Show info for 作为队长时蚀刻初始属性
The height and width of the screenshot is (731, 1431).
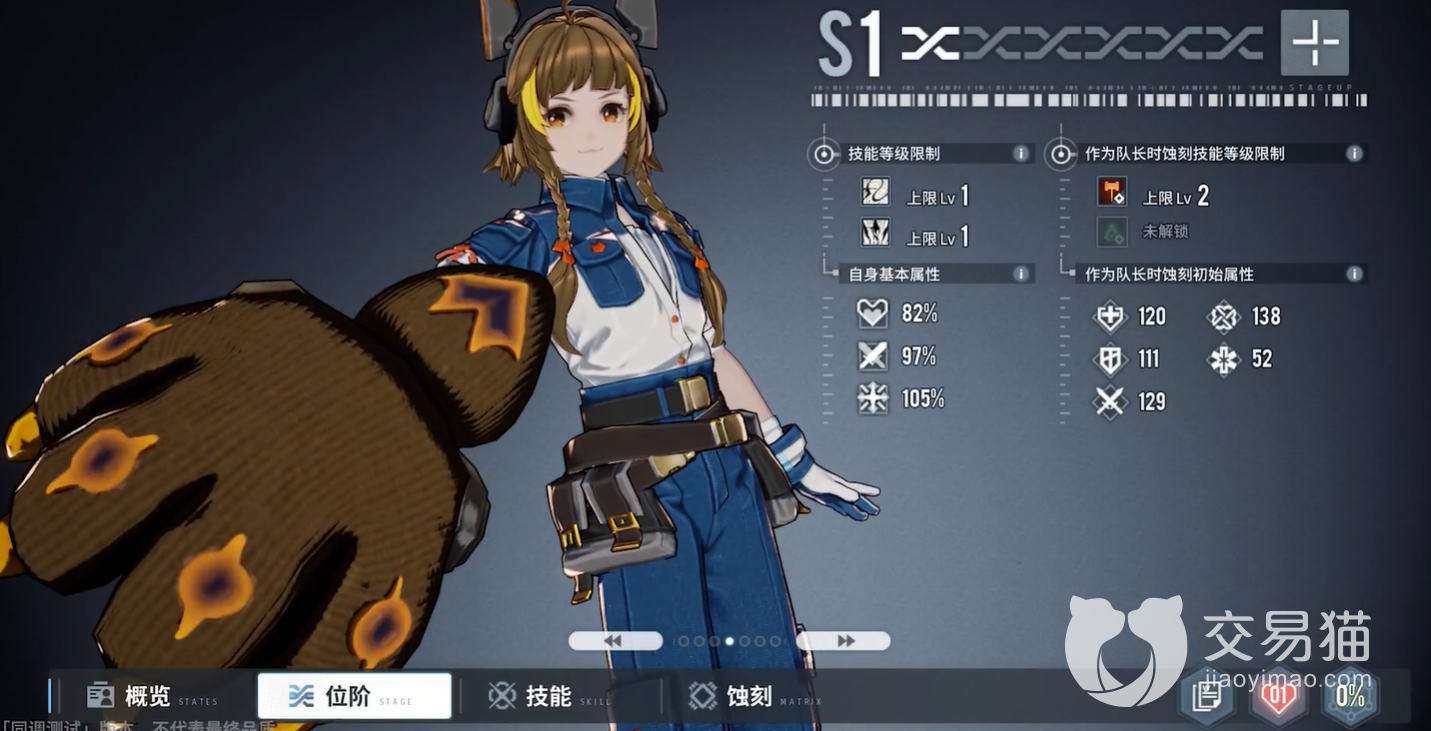tap(1354, 274)
